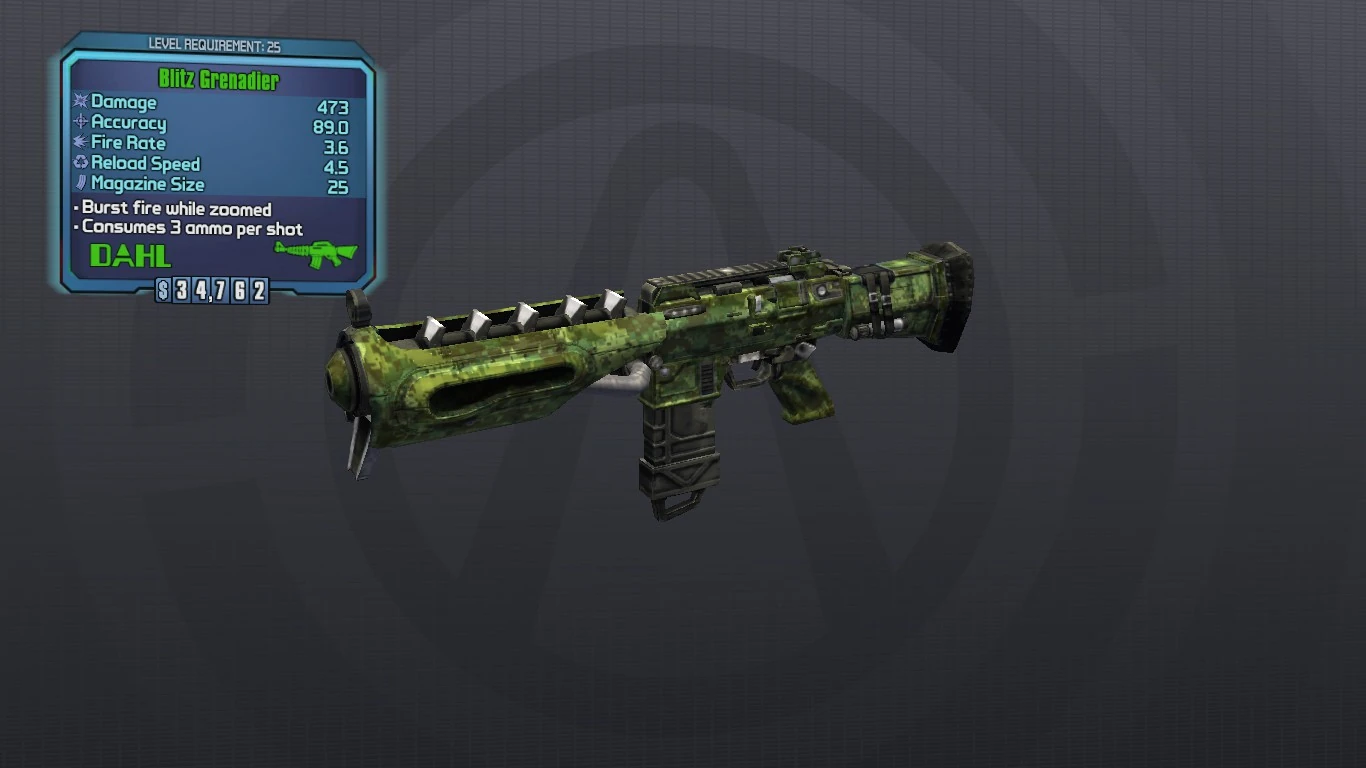Select the Level Requirement 25 header
This screenshot has height=768, width=1366.
pos(216,45)
